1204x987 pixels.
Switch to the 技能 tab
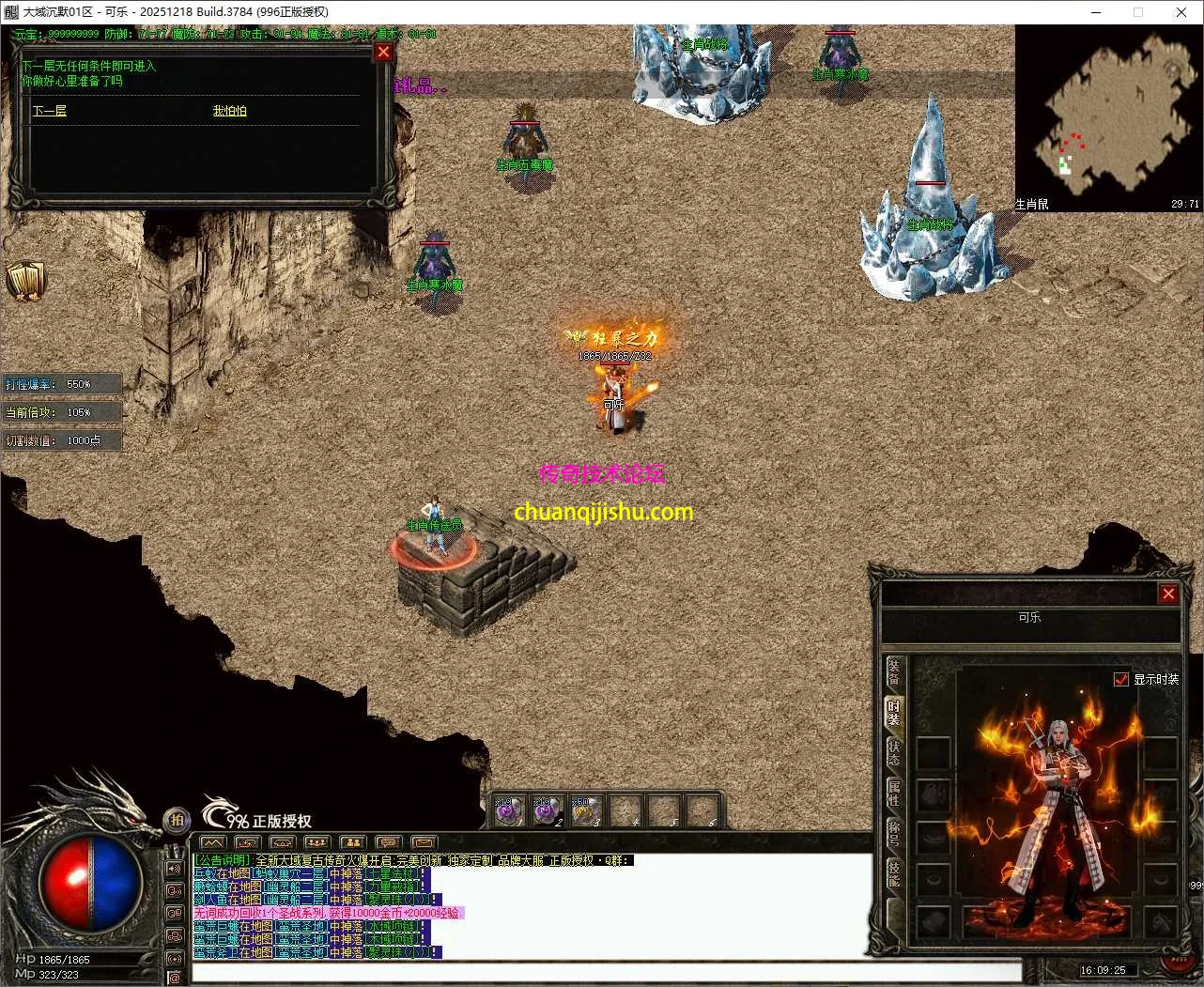893,874
